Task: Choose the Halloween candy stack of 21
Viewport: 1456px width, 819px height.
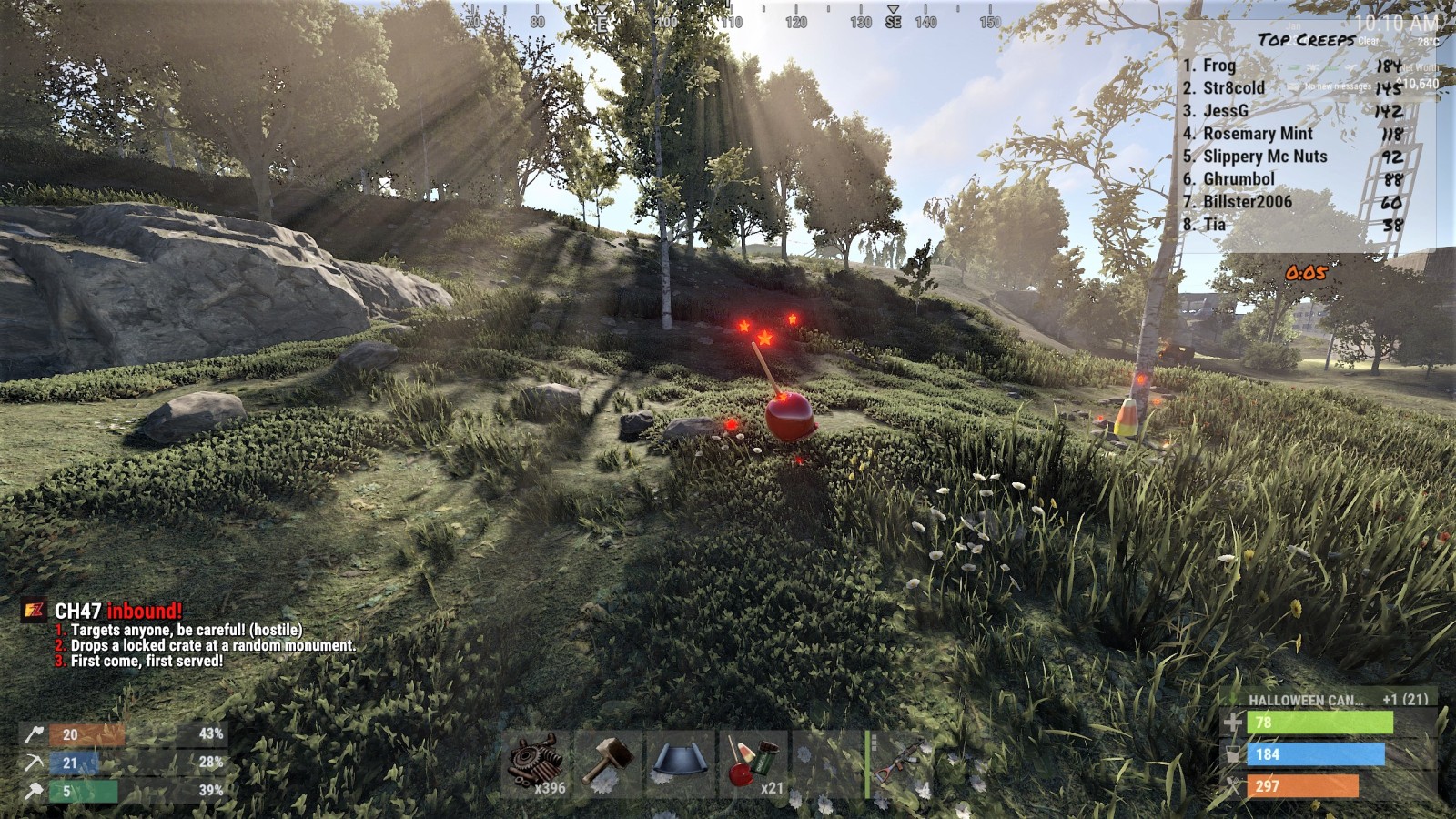Action: click(x=753, y=764)
